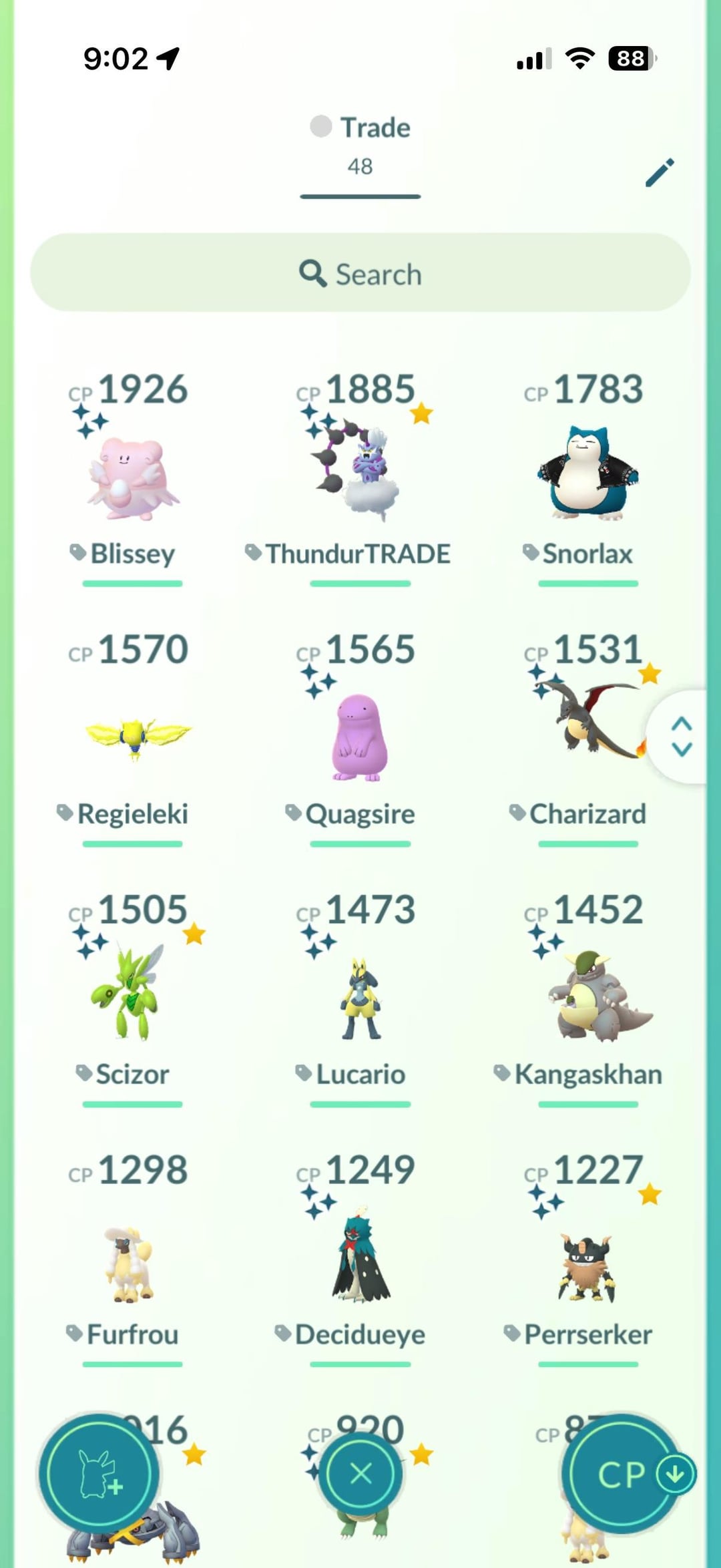This screenshot has height=1568, width=721.
Task: Close the Pokémon list with X button
Action: coord(360,1473)
